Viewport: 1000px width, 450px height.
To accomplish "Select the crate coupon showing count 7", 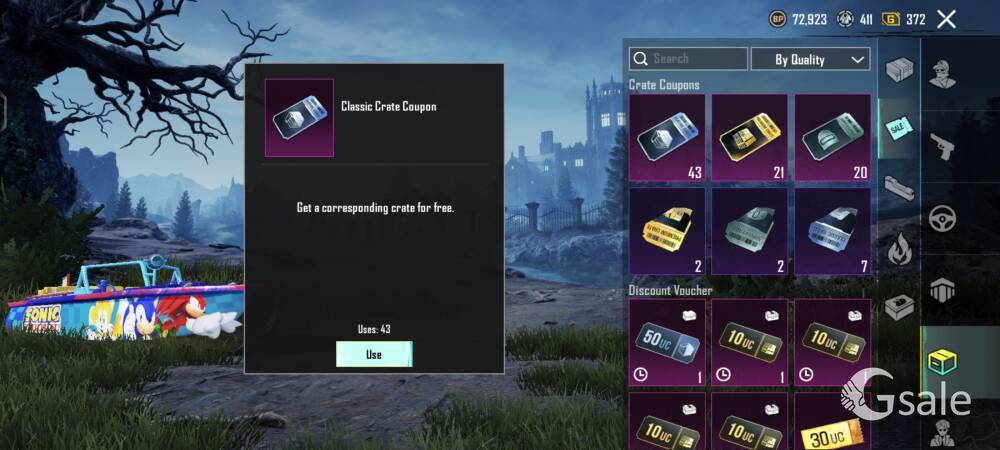I will (832, 232).
